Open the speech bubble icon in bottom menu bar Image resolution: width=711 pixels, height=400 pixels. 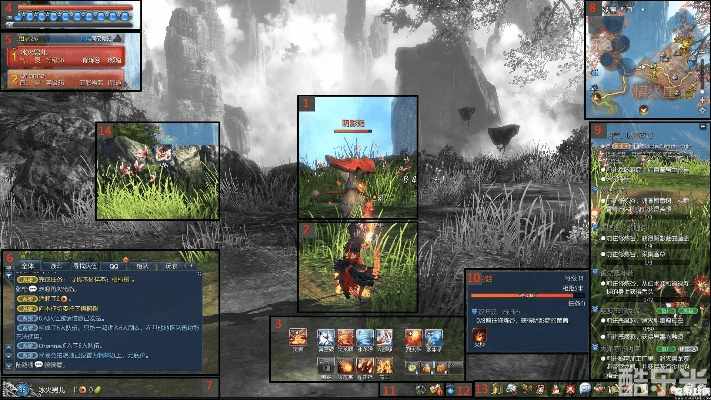click(584, 389)
